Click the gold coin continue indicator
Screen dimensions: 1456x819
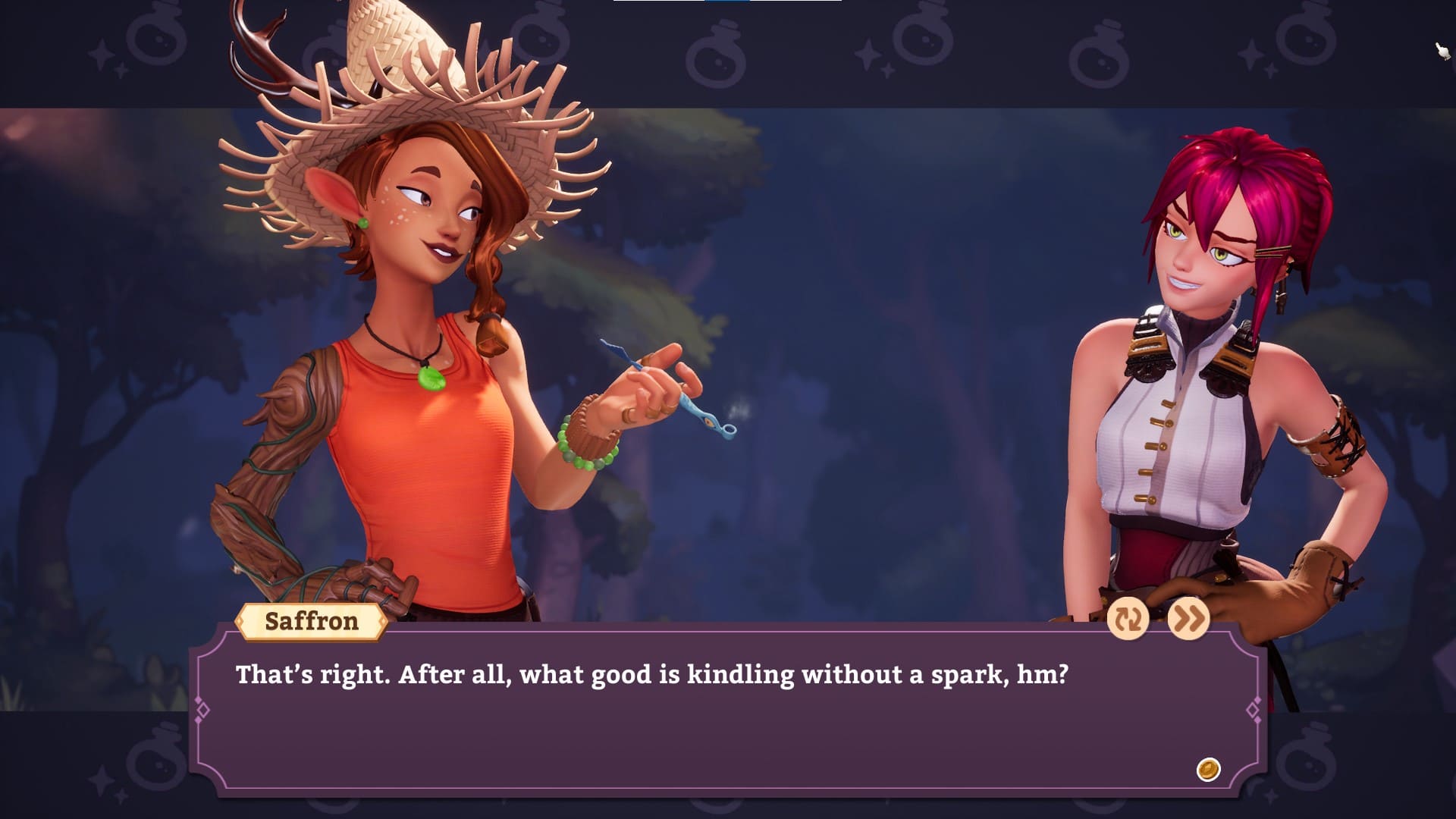(1208, 769)
